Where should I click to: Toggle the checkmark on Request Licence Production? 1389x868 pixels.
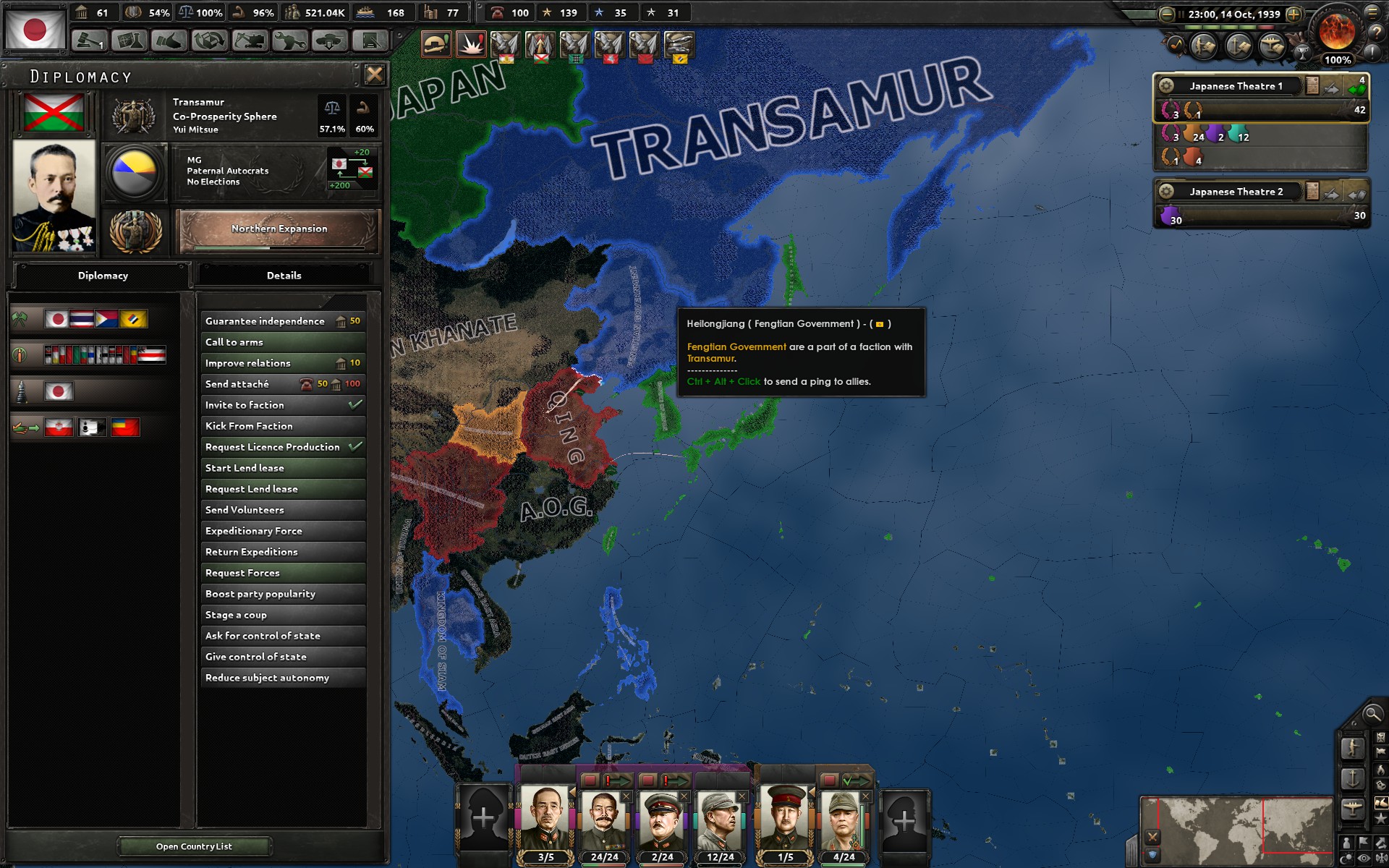356,447
